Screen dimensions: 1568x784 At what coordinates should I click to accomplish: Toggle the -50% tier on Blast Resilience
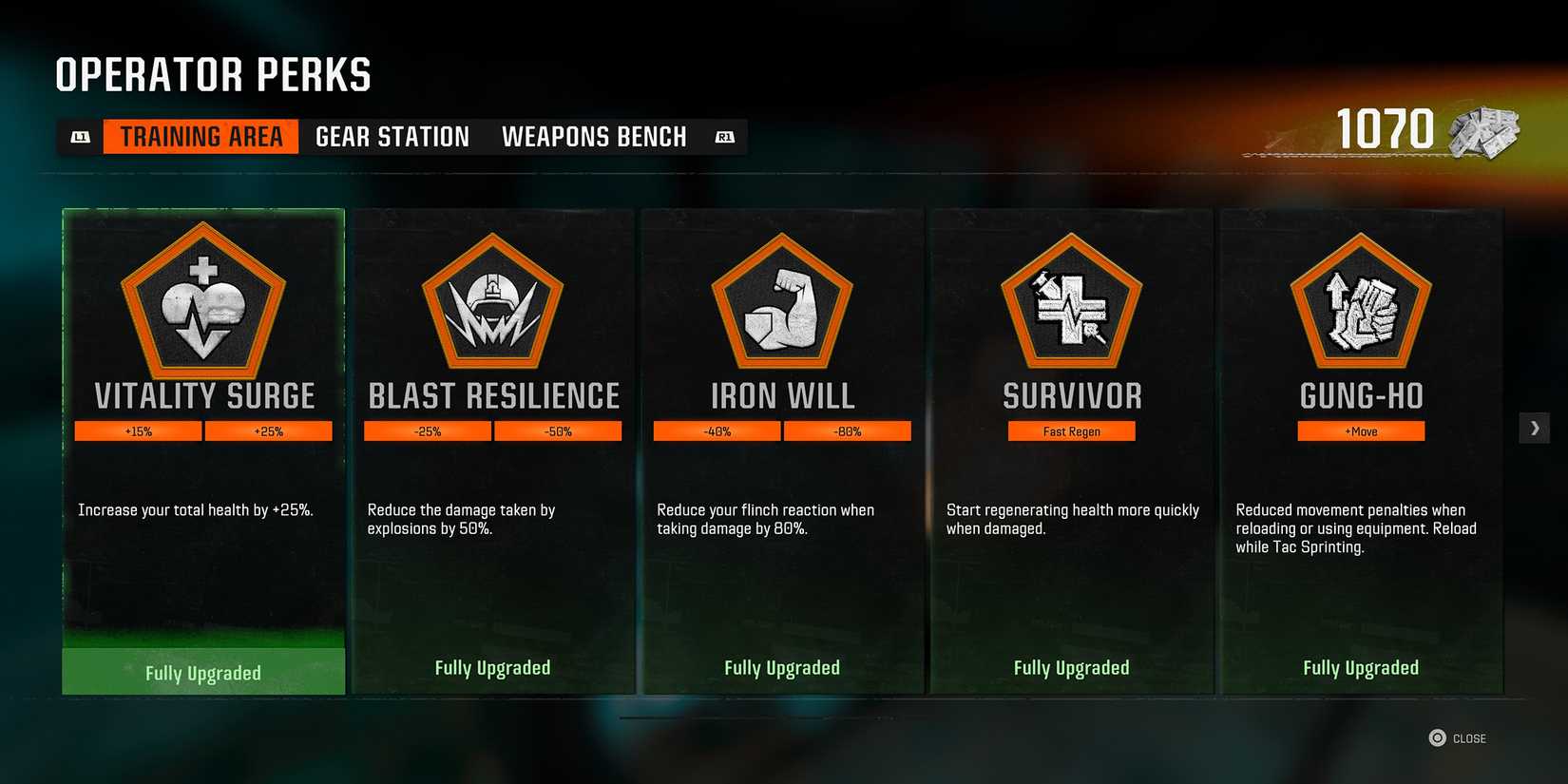tap(559, 430)
